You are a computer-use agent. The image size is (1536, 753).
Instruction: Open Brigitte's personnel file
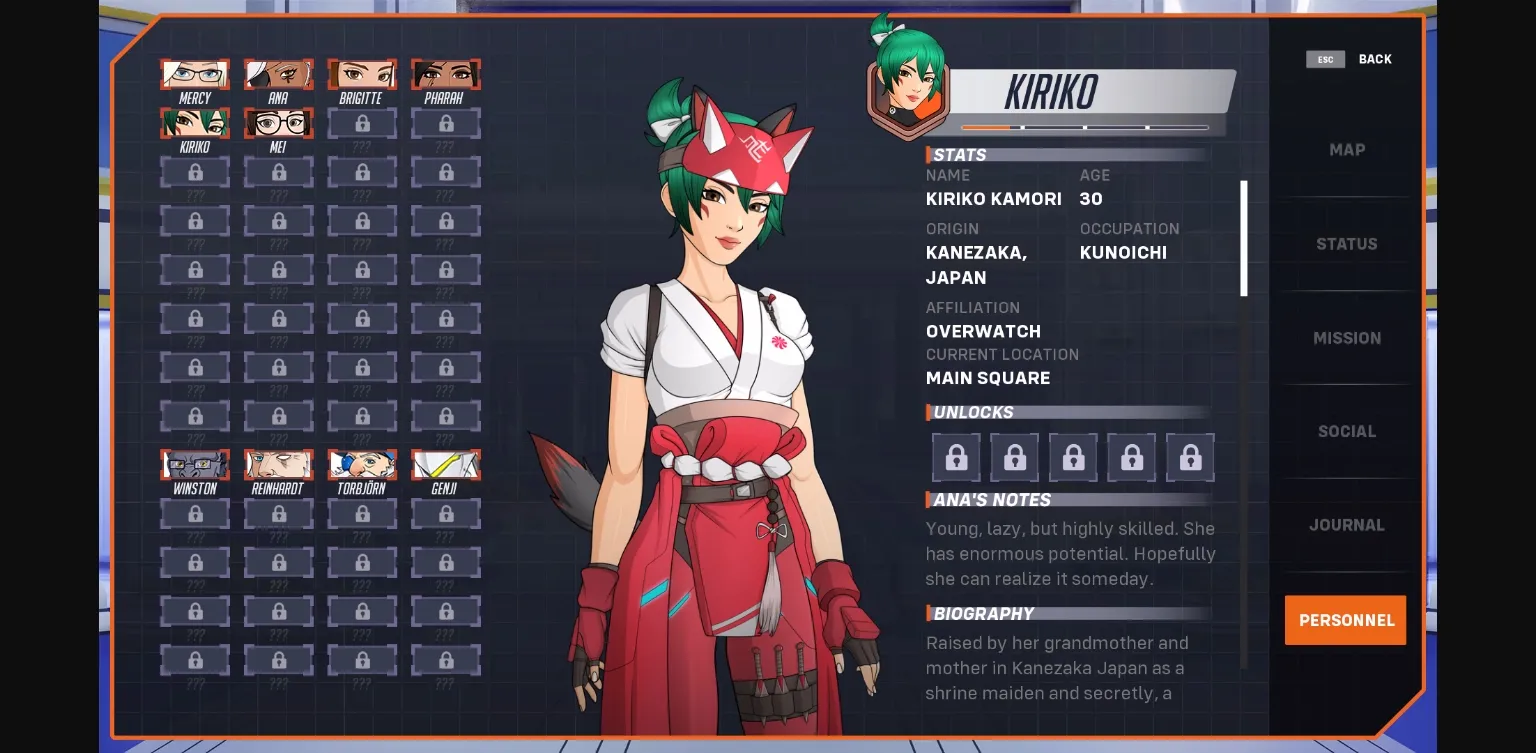click(362, 74)
